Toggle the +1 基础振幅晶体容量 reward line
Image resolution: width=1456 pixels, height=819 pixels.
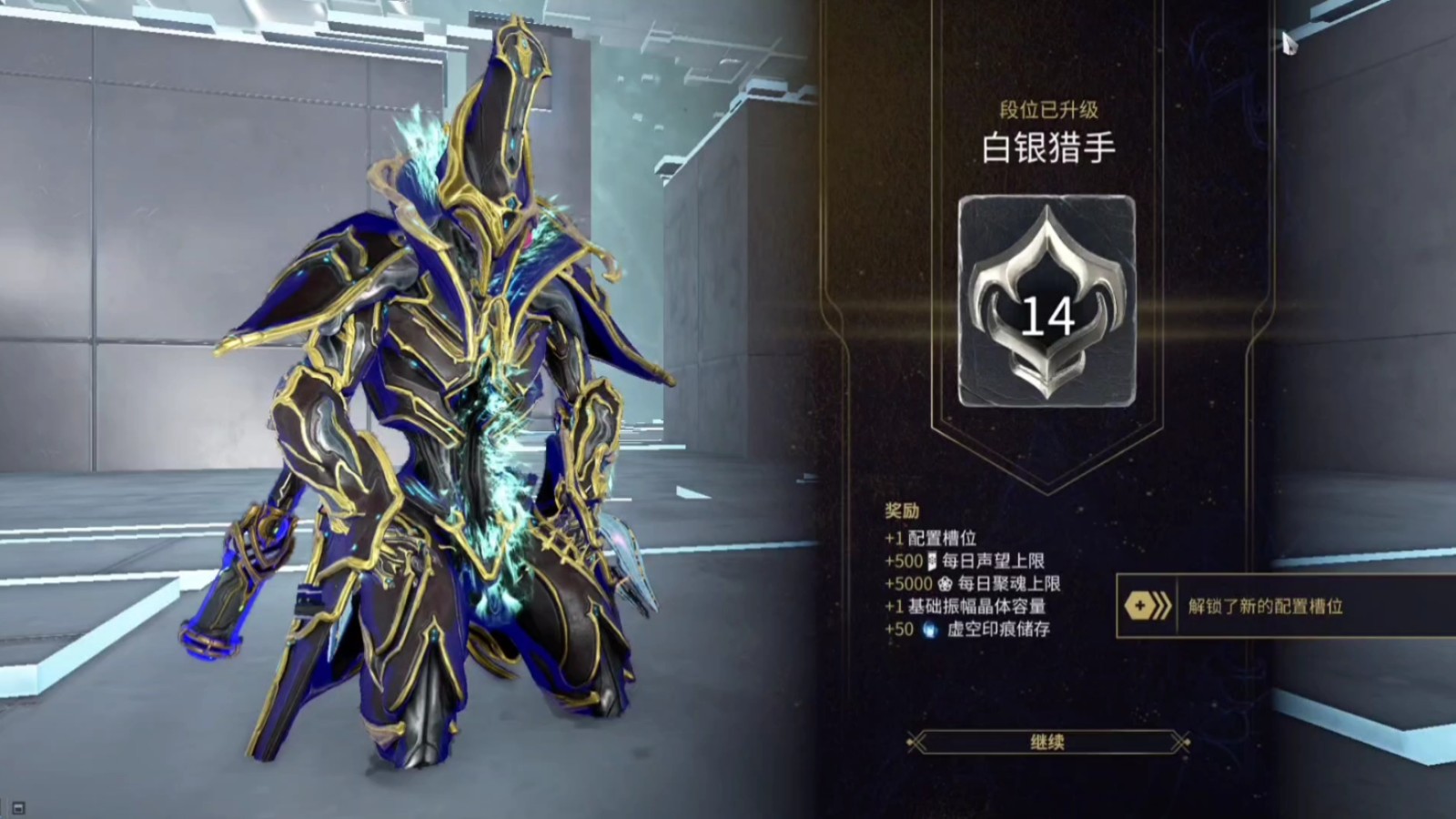click(x=965, y=607)
